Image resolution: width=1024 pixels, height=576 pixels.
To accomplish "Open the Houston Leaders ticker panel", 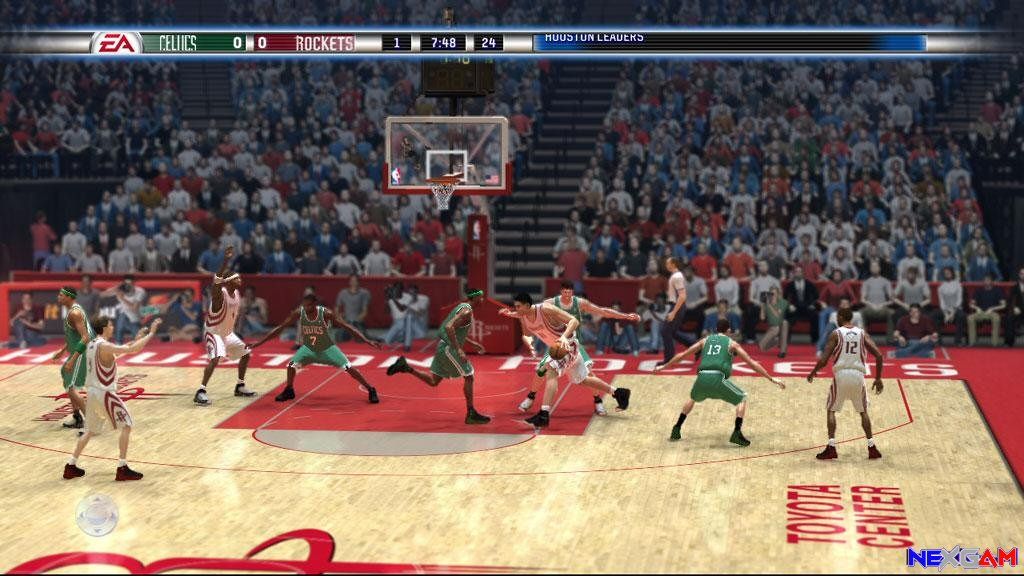I will (730, 41).
